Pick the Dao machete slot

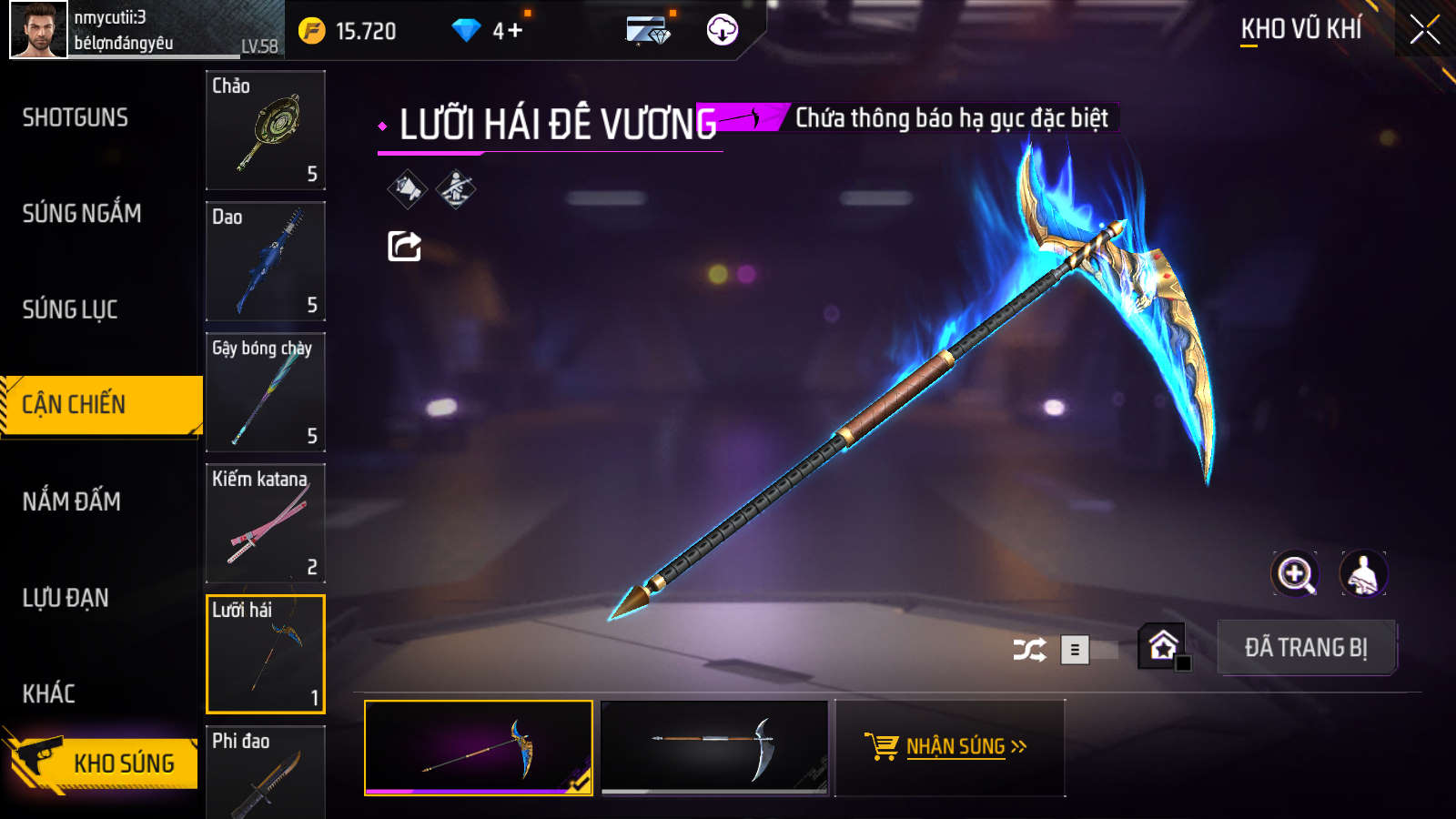[x=265, y=261]
